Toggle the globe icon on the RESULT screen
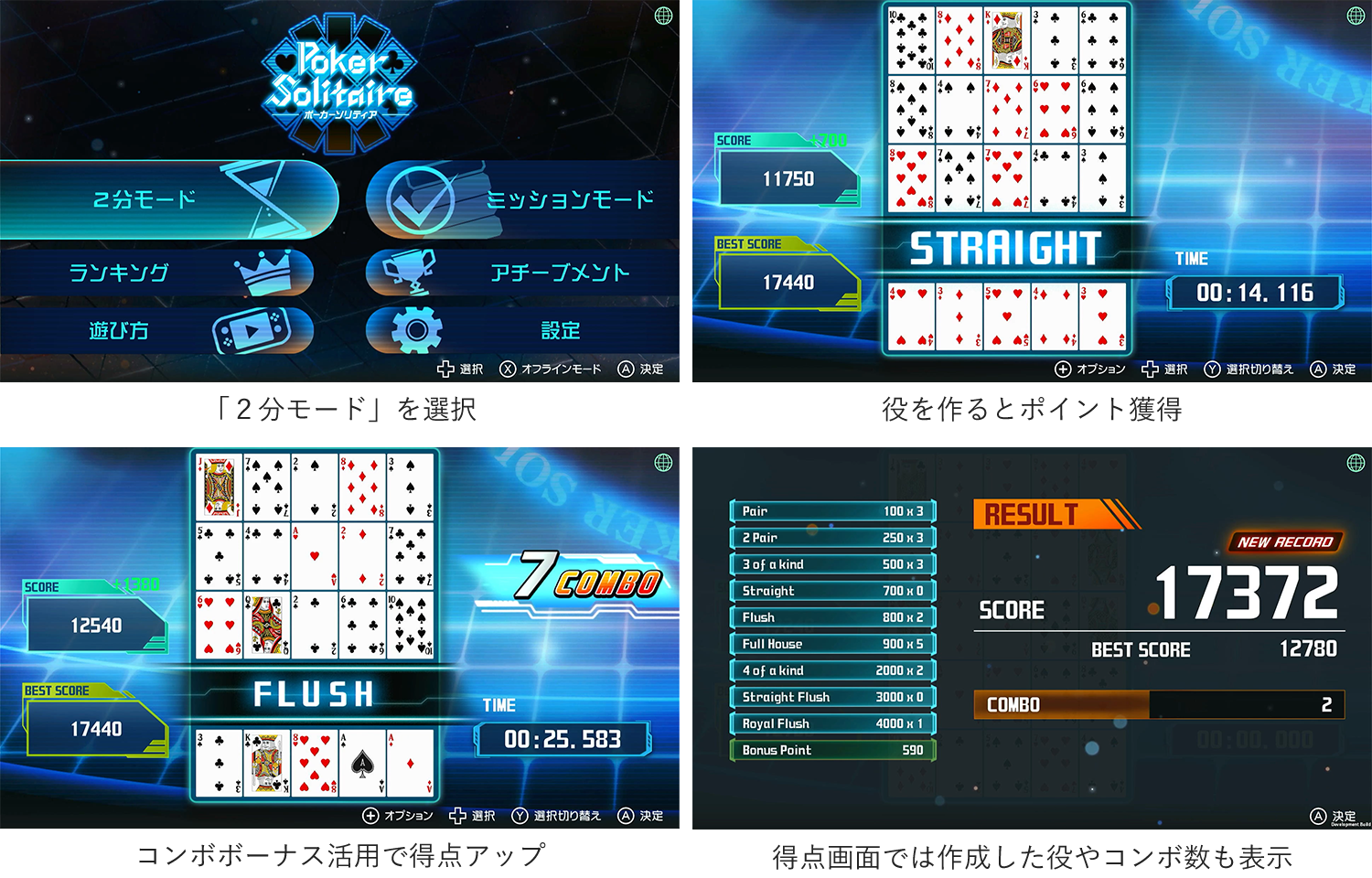The height and width of the screenshot is (878, 1372). (x=1355, y=461)
